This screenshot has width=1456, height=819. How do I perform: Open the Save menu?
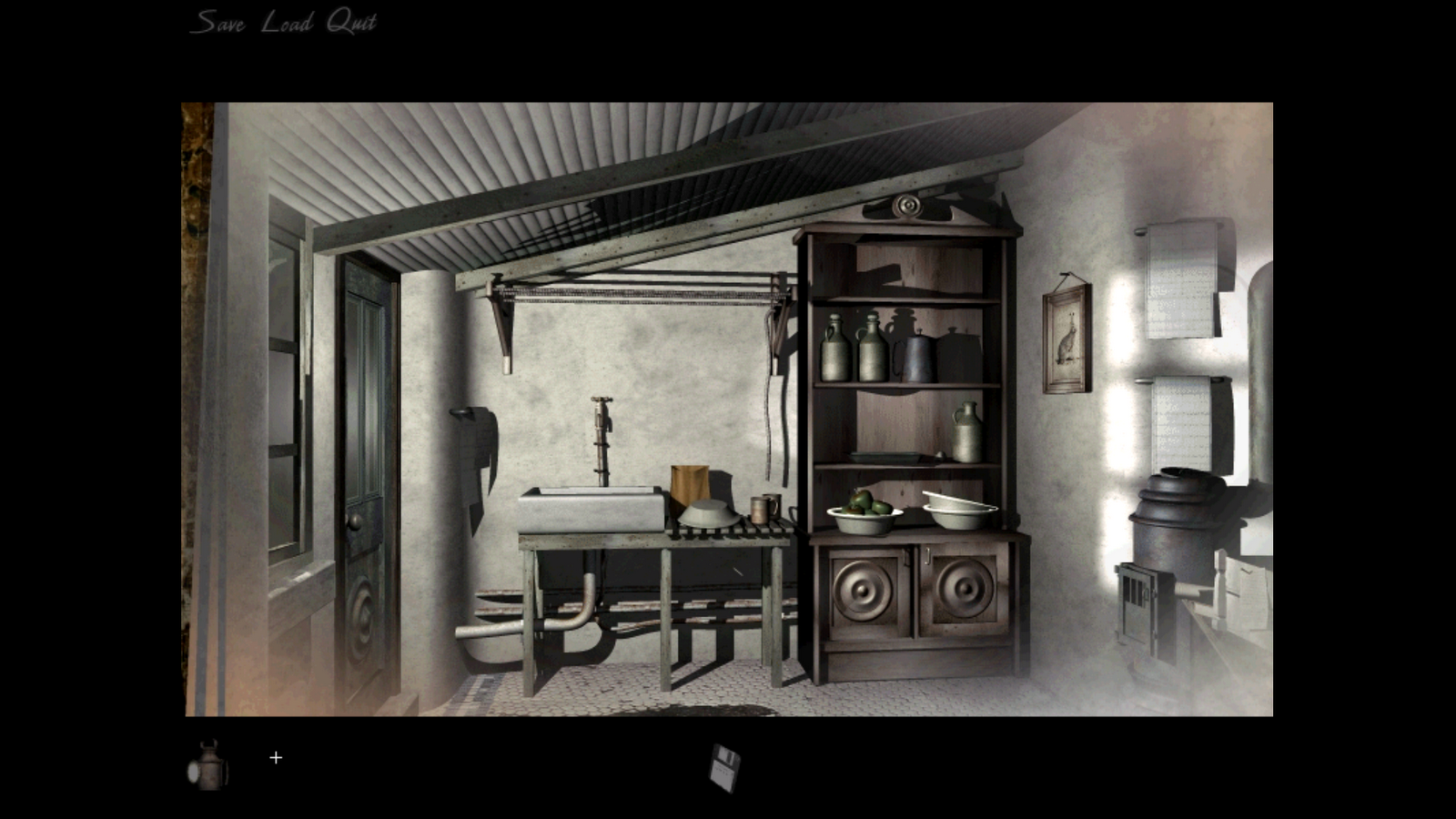coord(218,20)
